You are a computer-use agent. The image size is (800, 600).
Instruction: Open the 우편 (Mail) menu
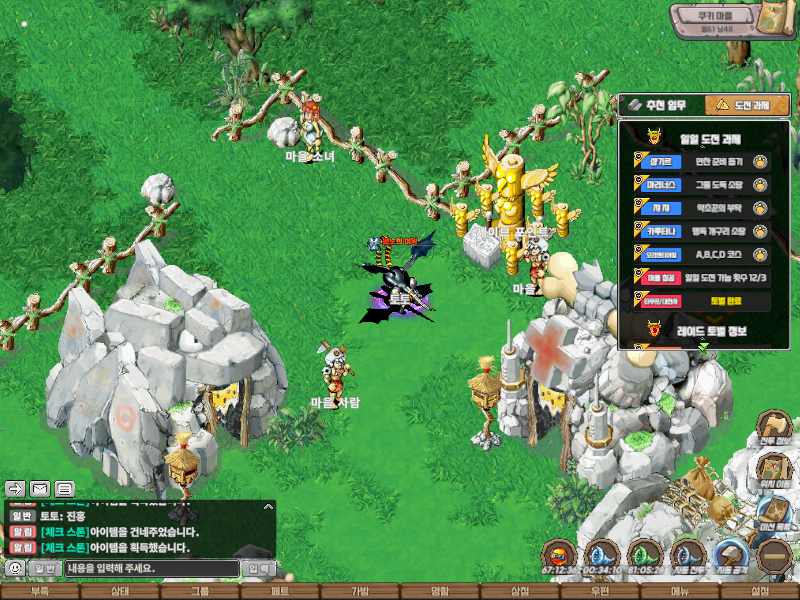pyautogui.click(x=600, y=592)
